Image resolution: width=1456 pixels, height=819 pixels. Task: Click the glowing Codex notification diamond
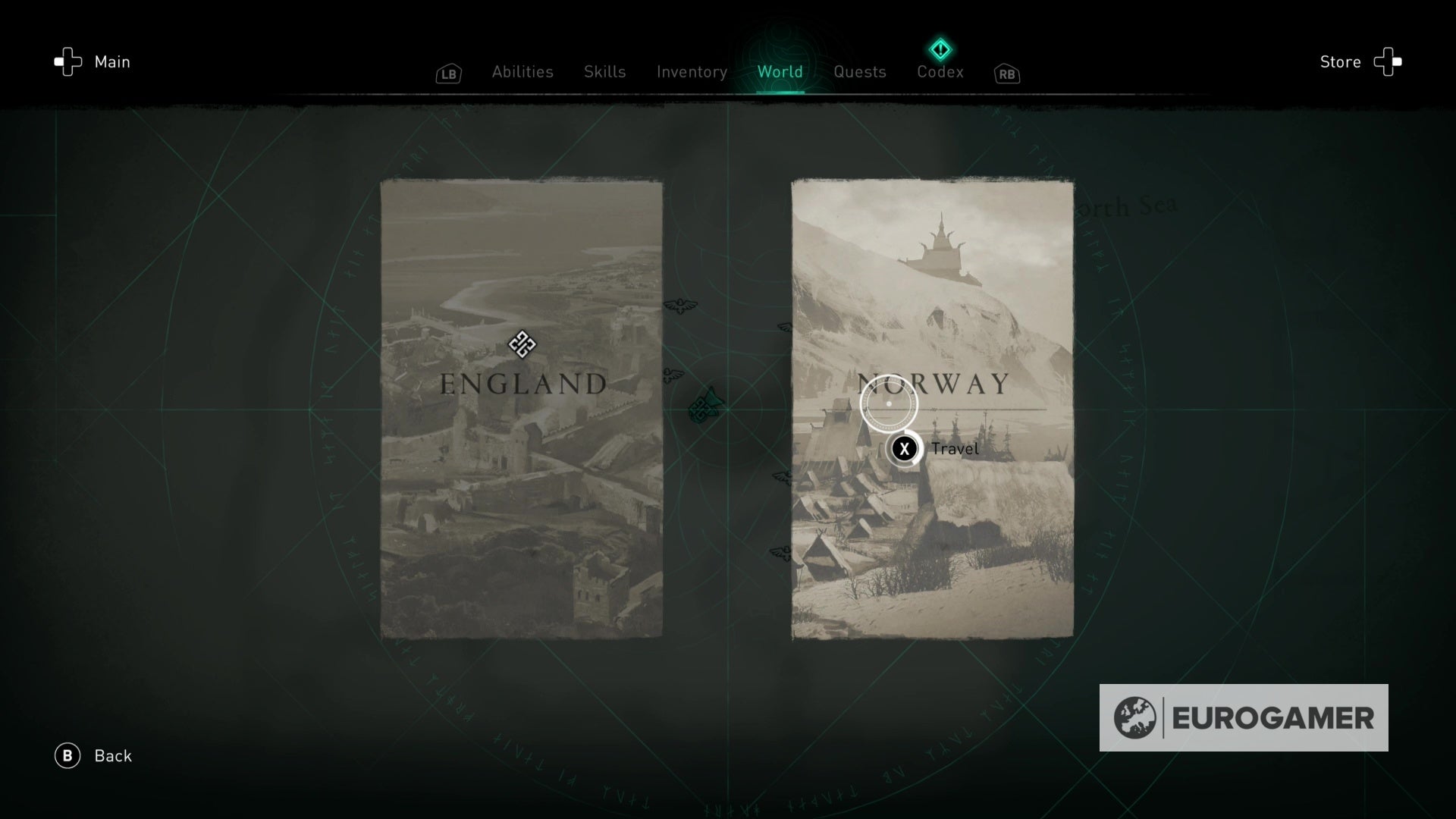click(x=940, y=49)
